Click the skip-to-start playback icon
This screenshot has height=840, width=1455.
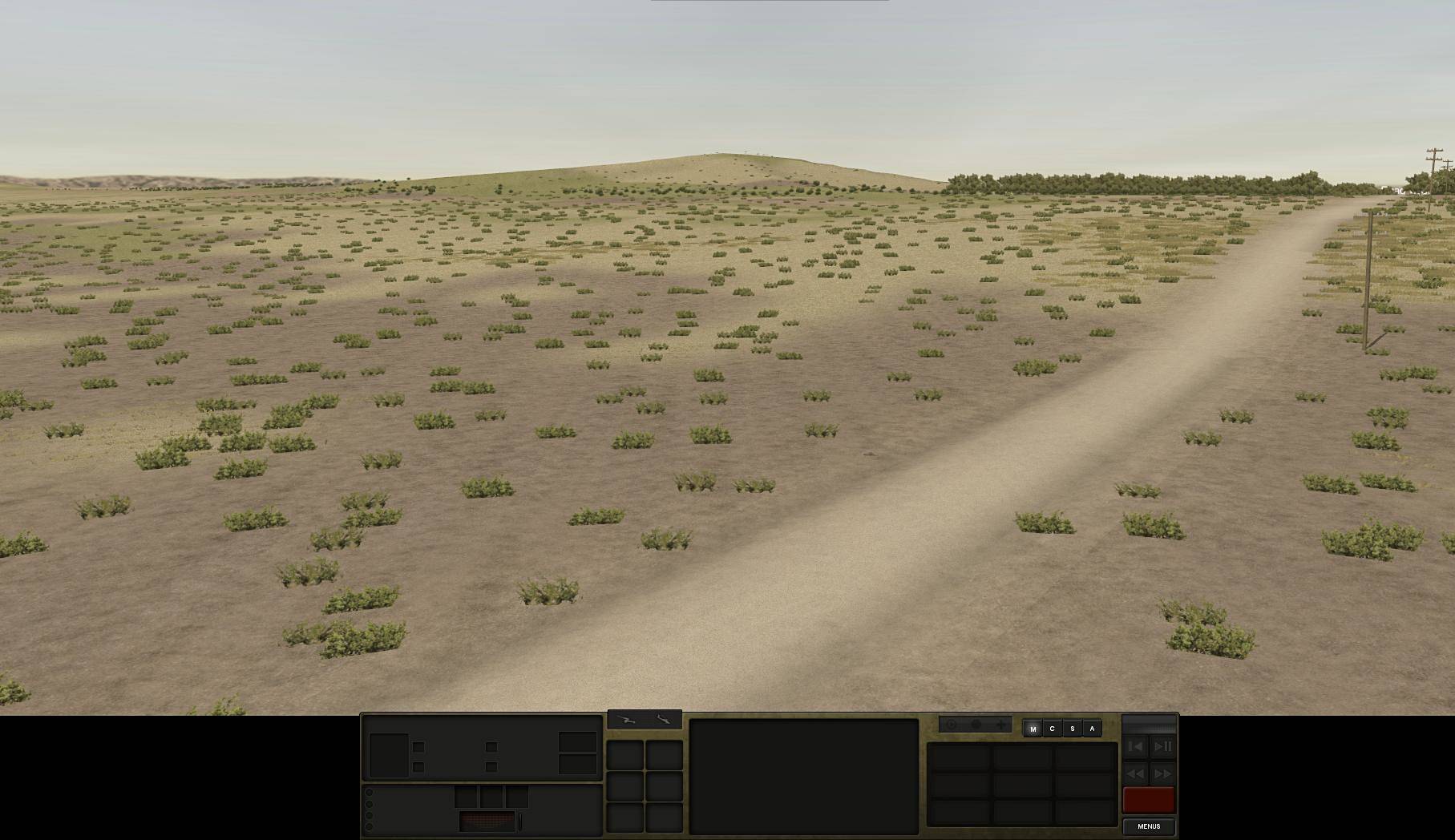1136,746
